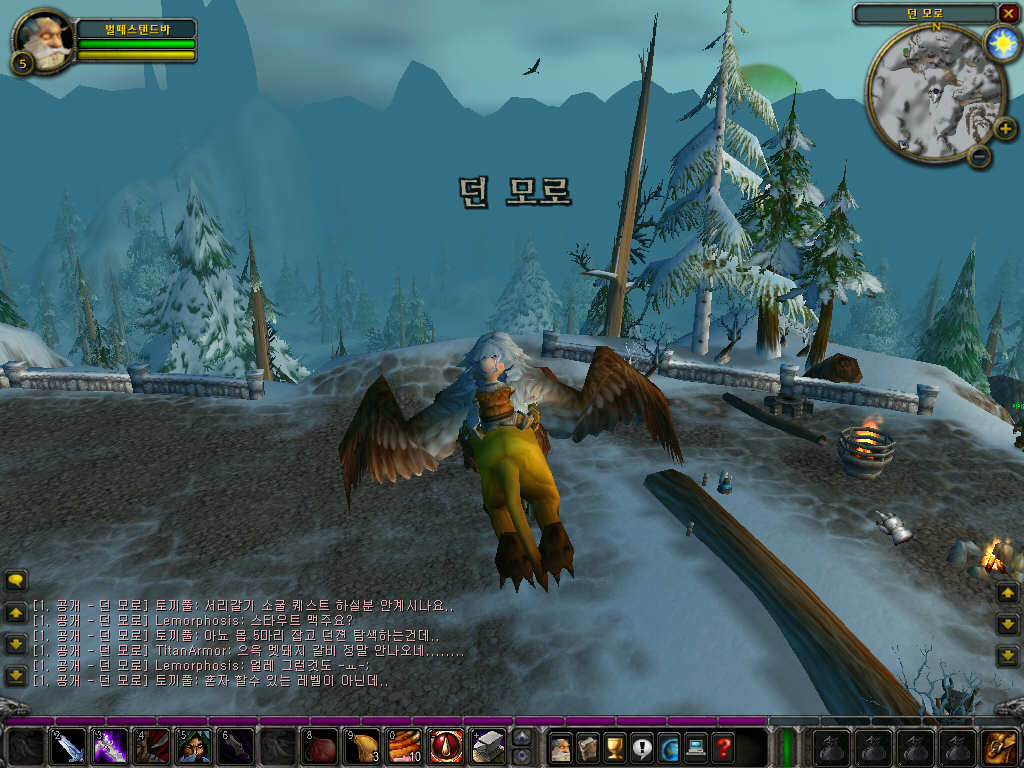Viewport: 1024px width, 768px height.
Task: Close the minimap with the red X
Action: (x=1007, y=13)
